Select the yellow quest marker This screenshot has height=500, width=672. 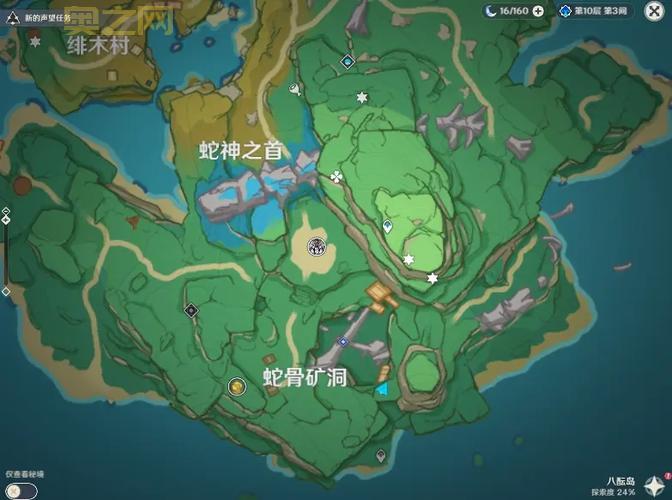[x=236, y=385]
